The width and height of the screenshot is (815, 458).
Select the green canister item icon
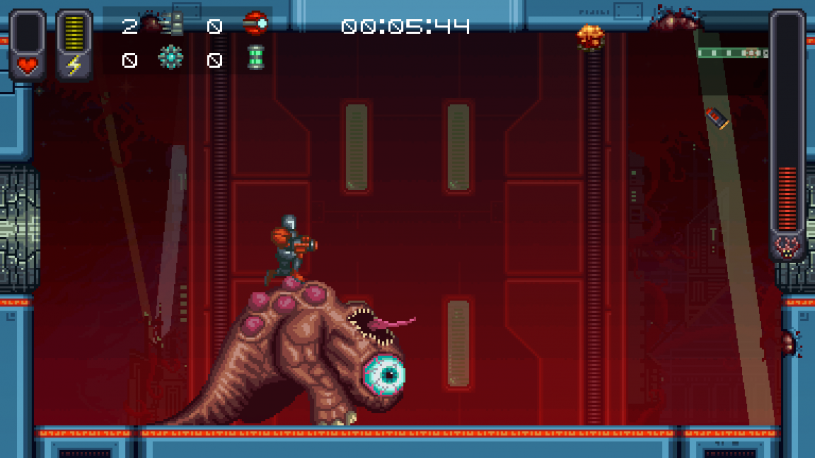[x=255, y=59]
